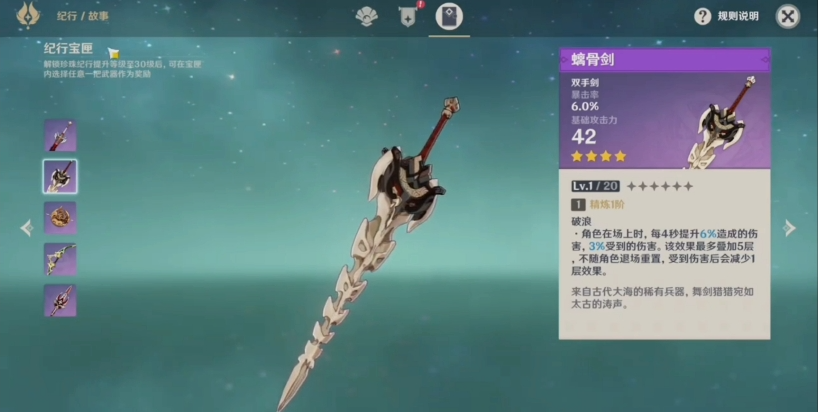Open the banner missions tab
The width and height of the screenshot is (818, 412).
[408, 16]
